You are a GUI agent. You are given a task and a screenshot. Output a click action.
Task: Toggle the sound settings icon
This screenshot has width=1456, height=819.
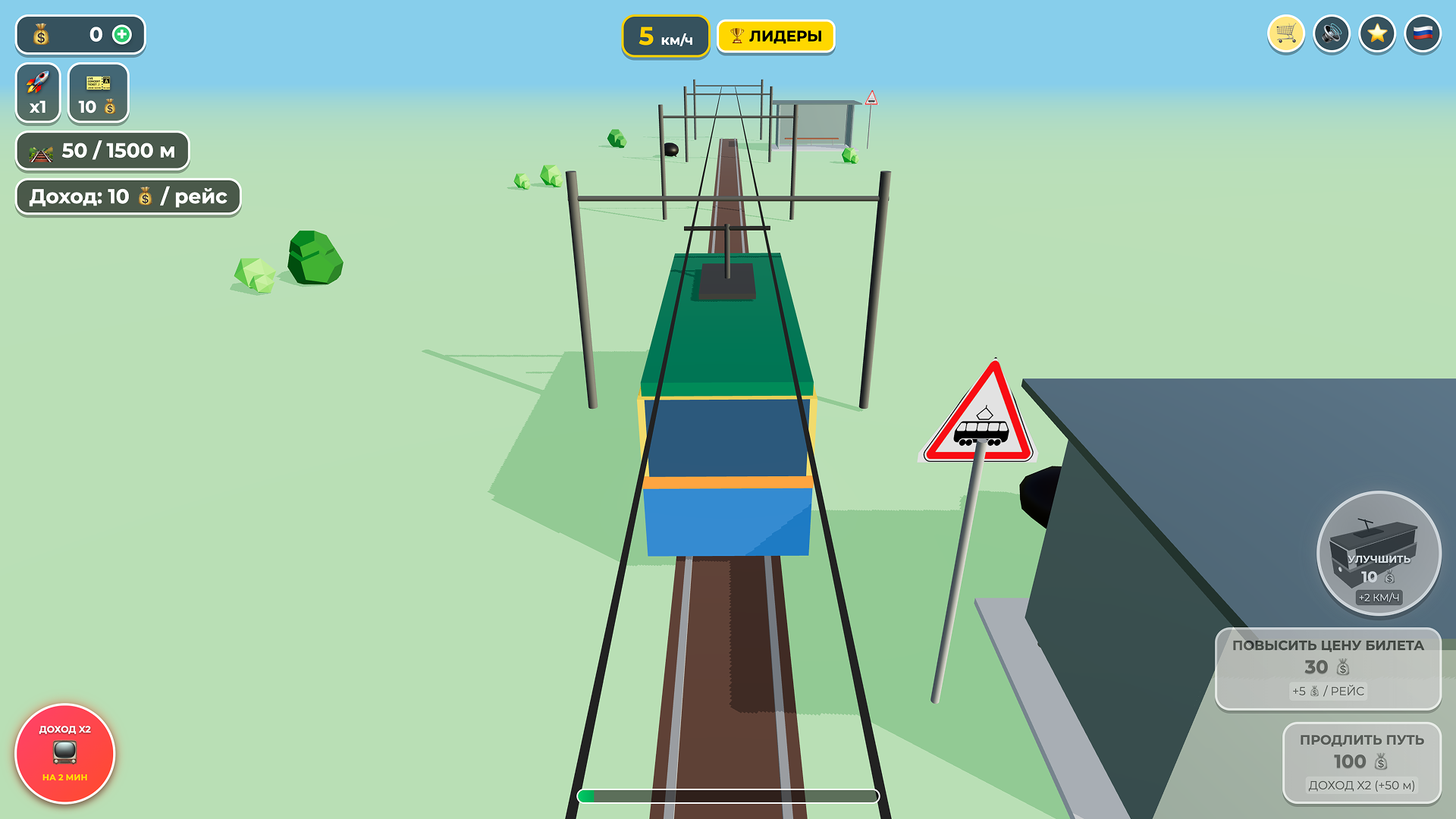1331,33
